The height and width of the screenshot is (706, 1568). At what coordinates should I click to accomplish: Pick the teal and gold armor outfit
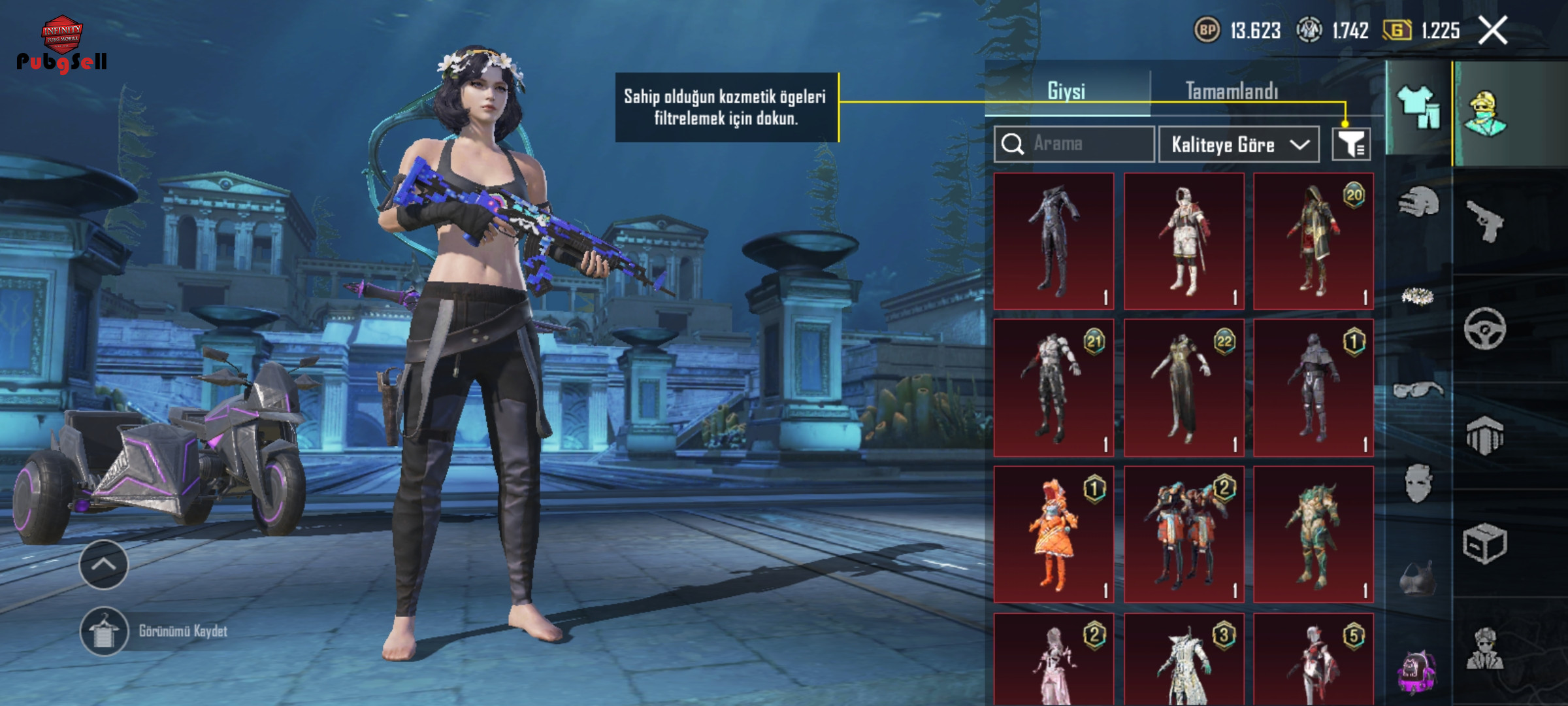point(1313,534)
